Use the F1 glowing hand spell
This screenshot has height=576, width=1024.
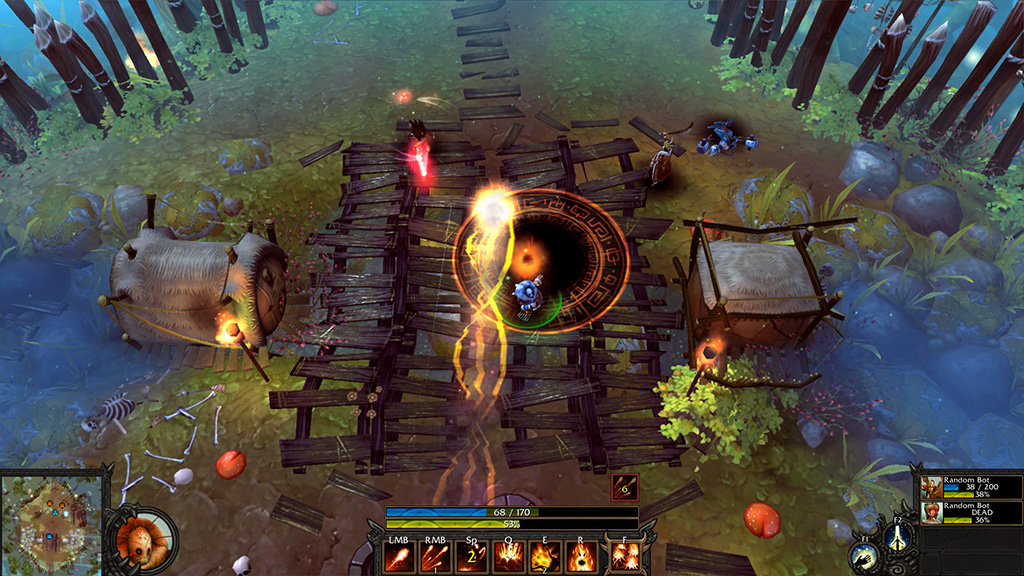click(862, 558)
